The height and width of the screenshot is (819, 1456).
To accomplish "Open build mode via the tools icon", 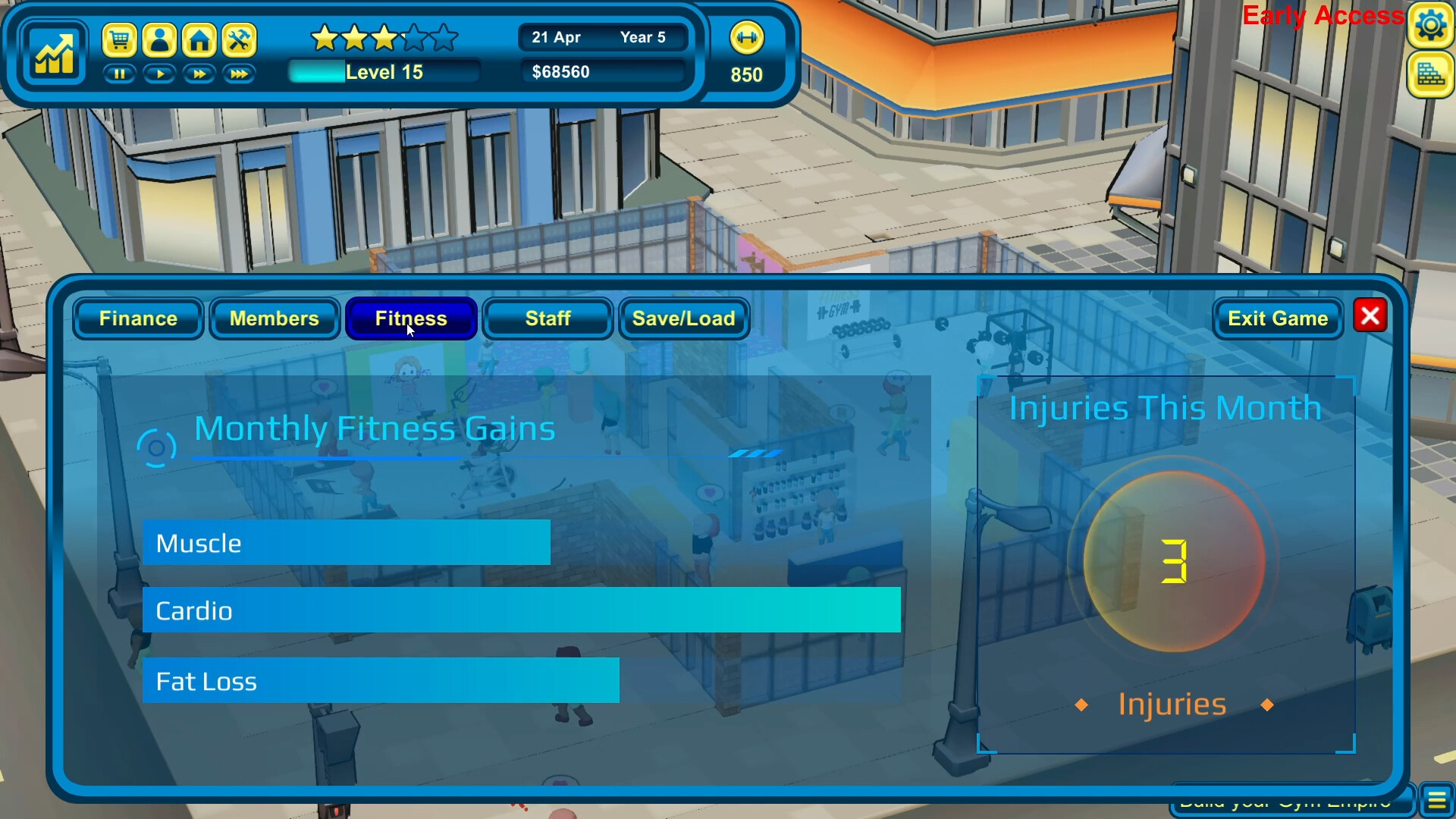I will pyautogui.click(x=239, y=40).
